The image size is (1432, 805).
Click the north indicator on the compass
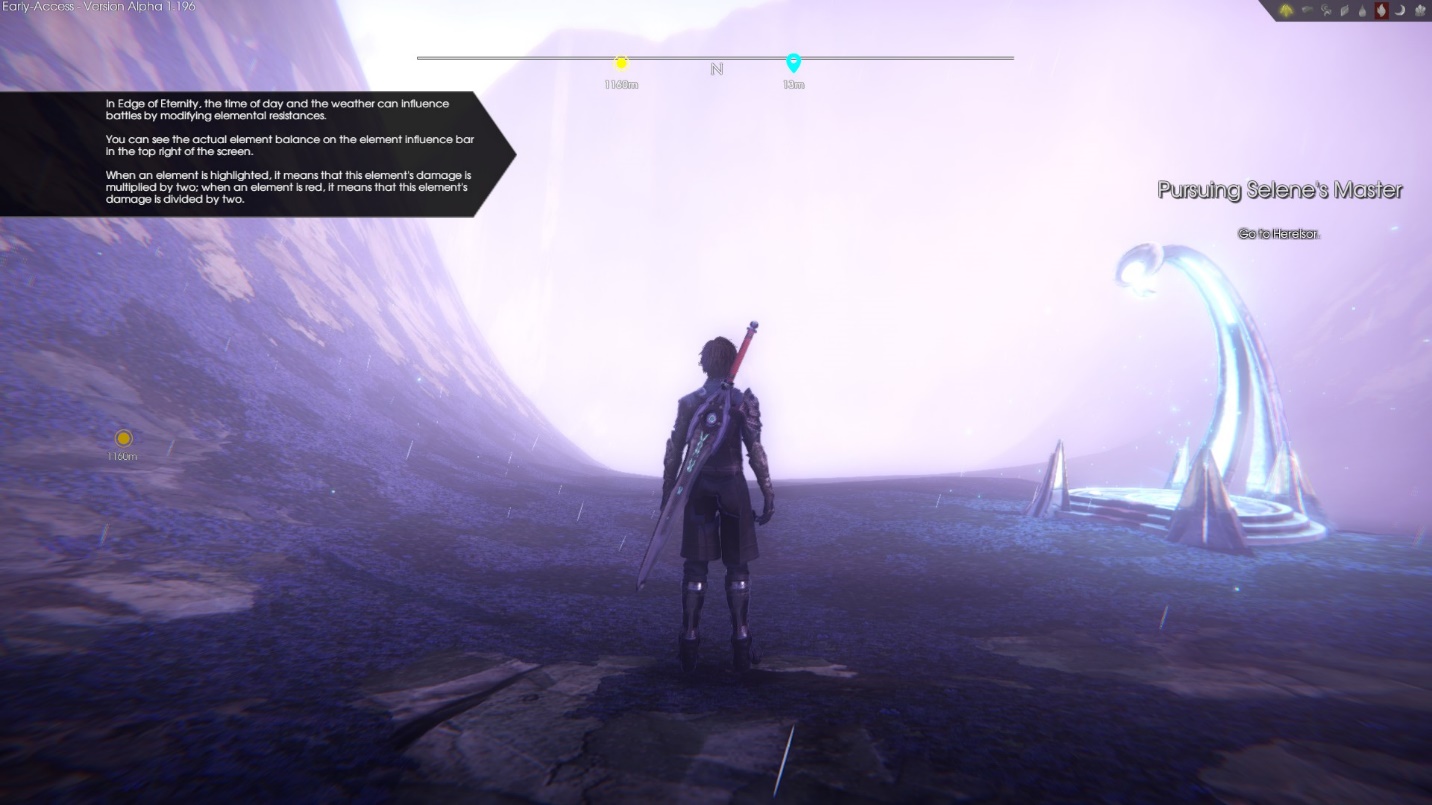click(x=716, y=69)
